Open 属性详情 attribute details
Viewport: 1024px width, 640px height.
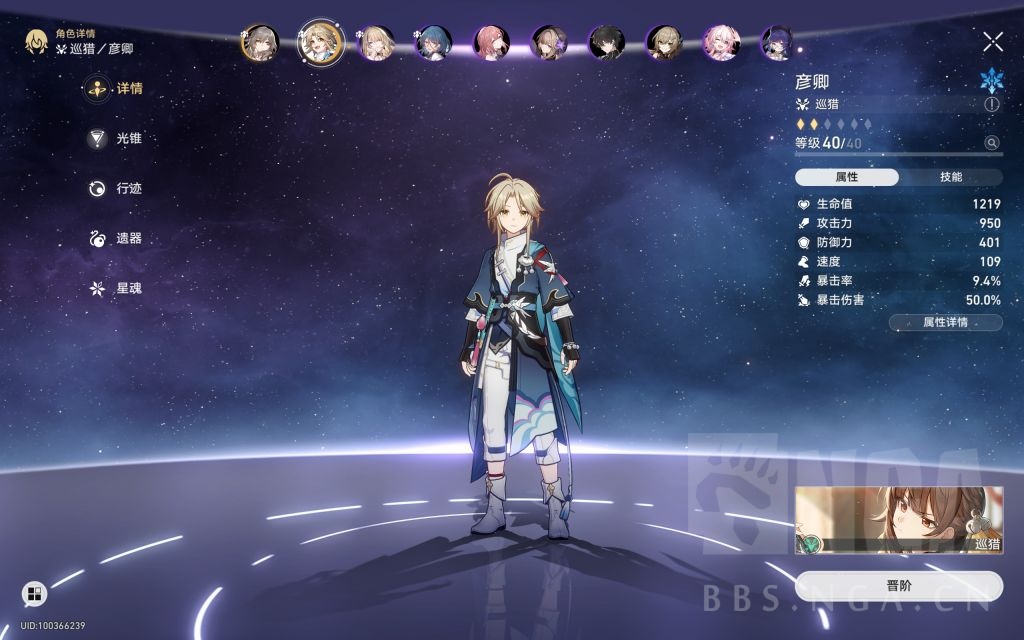point(945,322)
